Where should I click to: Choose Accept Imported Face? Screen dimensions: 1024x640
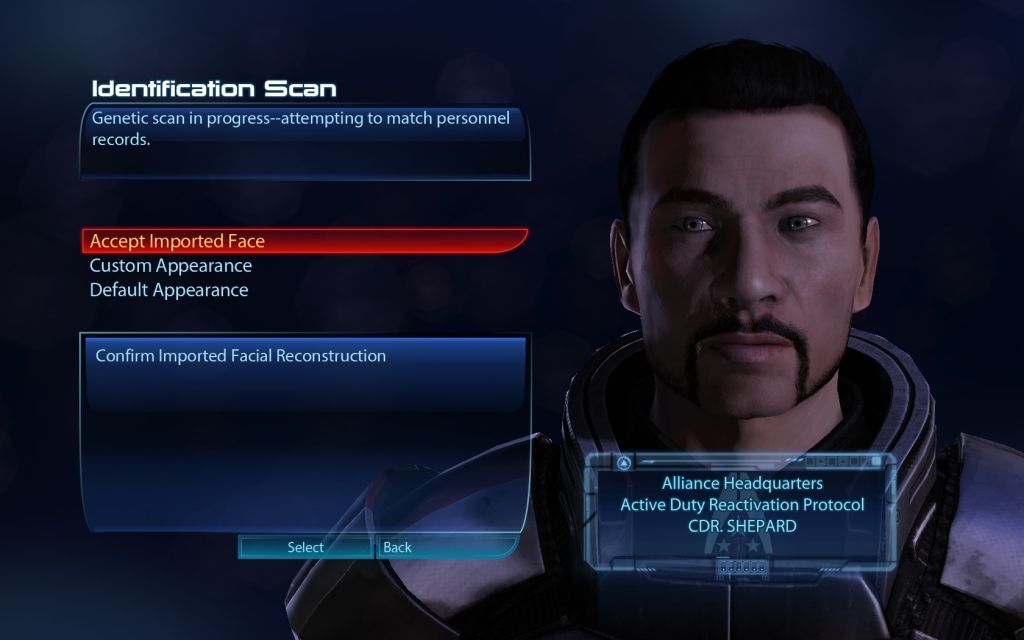pyautogui.click(x=177, y=241)
